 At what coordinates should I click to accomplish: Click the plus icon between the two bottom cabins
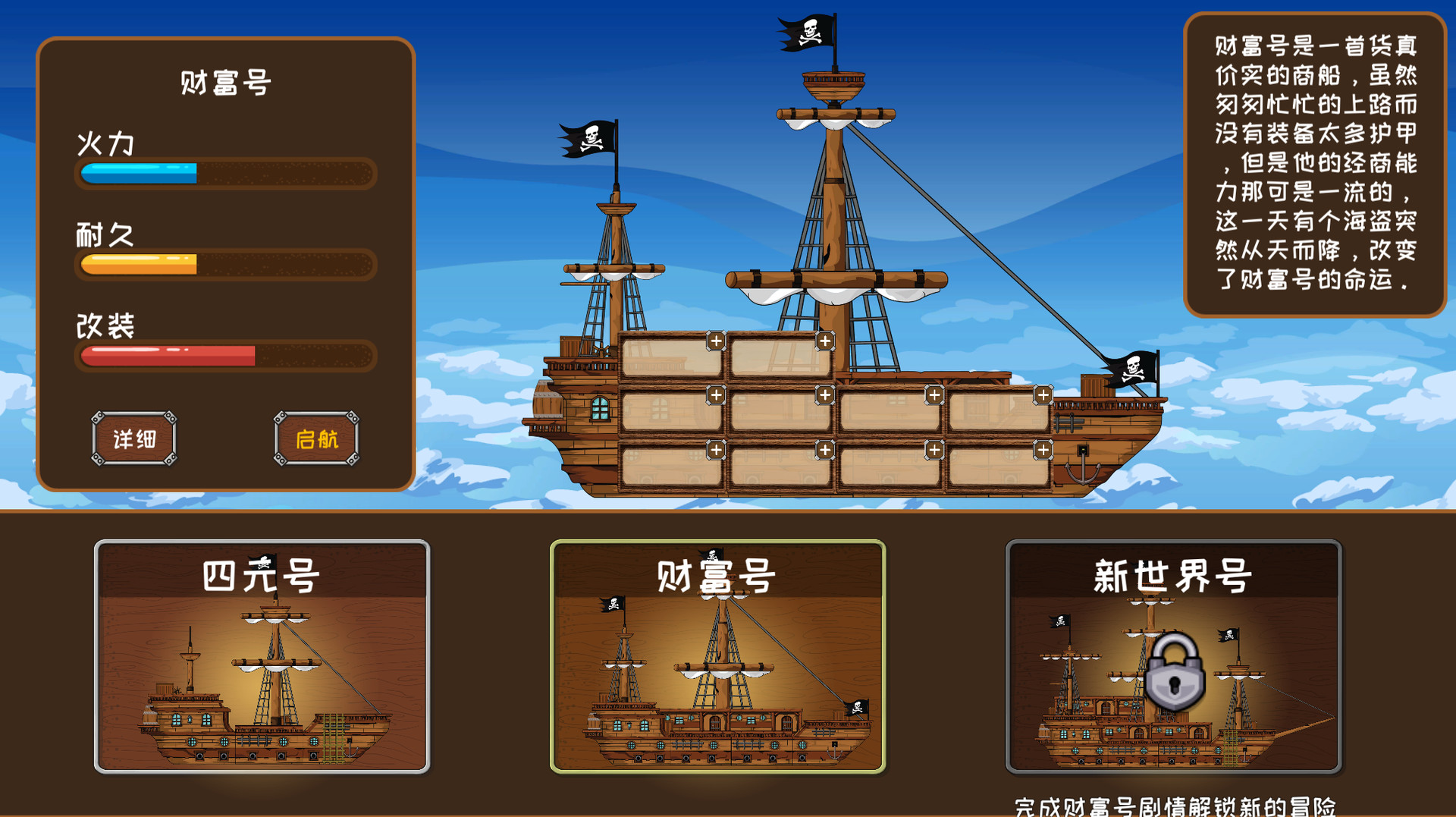[824, 449]
